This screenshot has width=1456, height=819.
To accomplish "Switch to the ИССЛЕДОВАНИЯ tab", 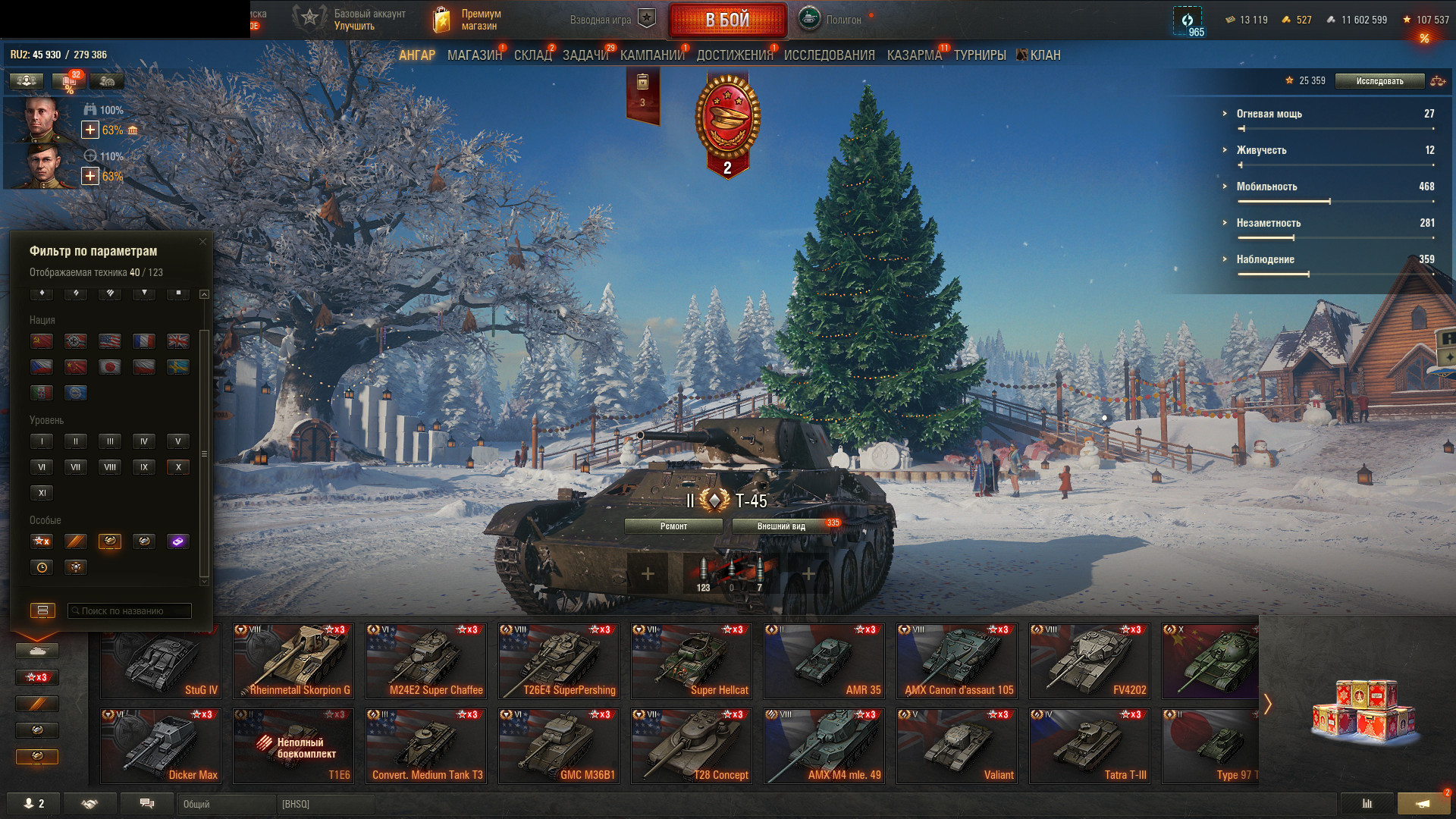I will click(x=829, y=55).
